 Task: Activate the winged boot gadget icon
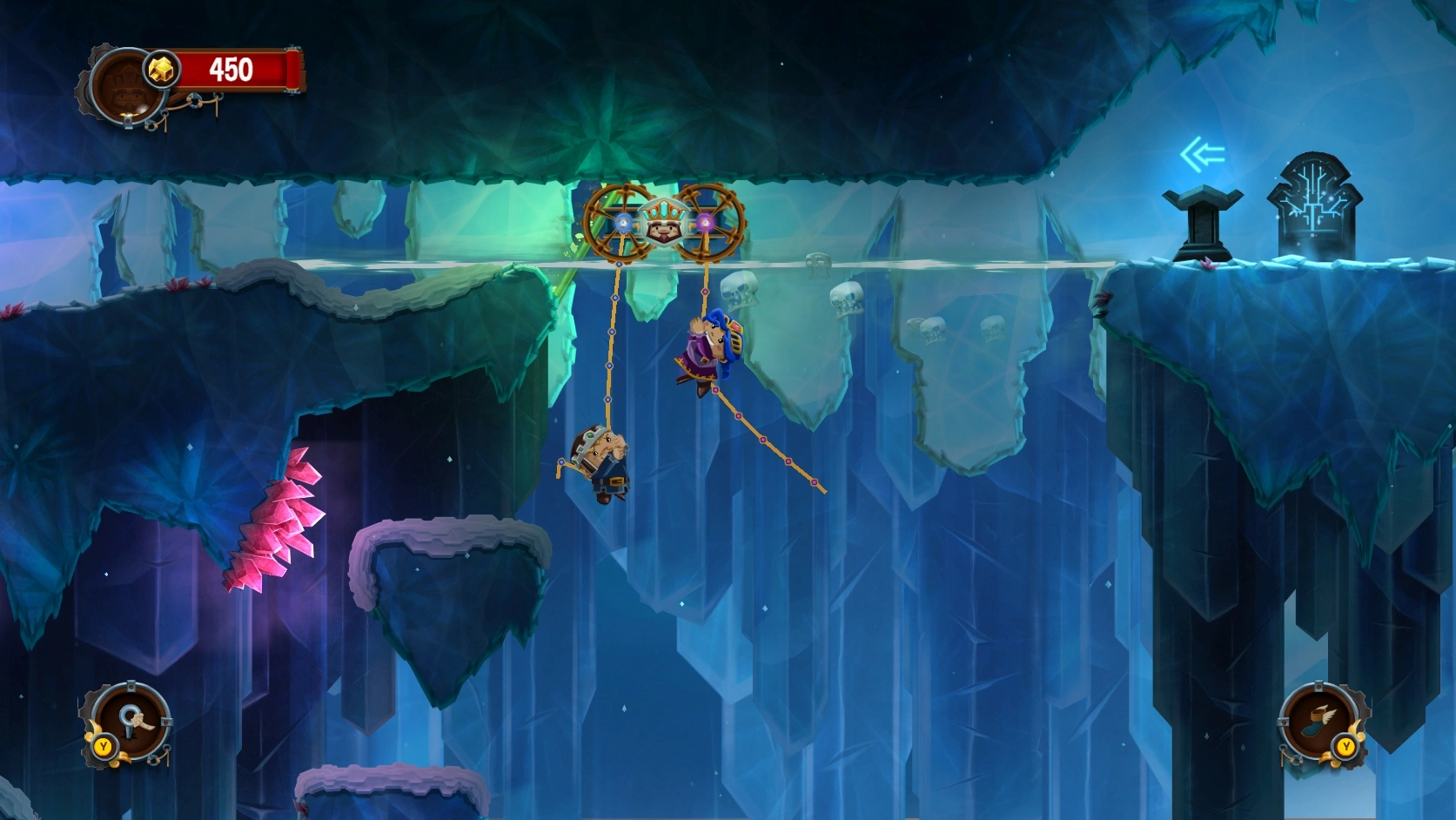pyautogui.click(x=1320, y=722)
